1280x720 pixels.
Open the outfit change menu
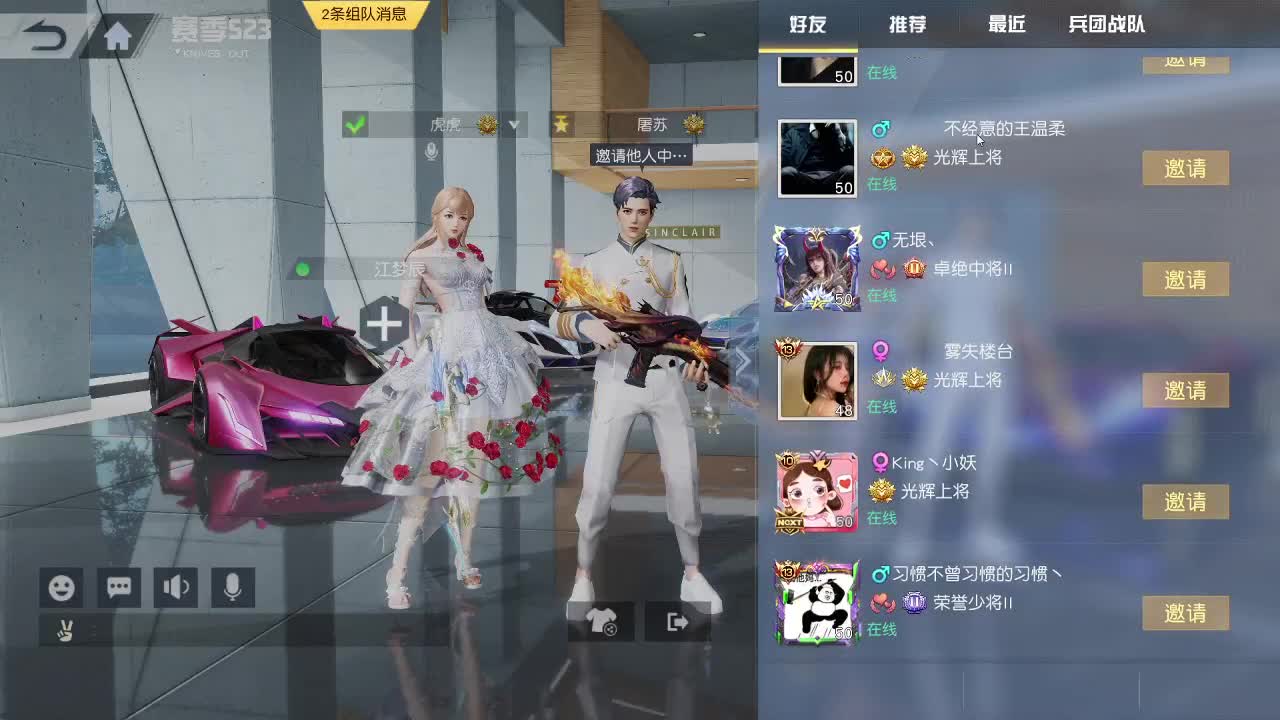pyautogui.click(x=602, y=620)
